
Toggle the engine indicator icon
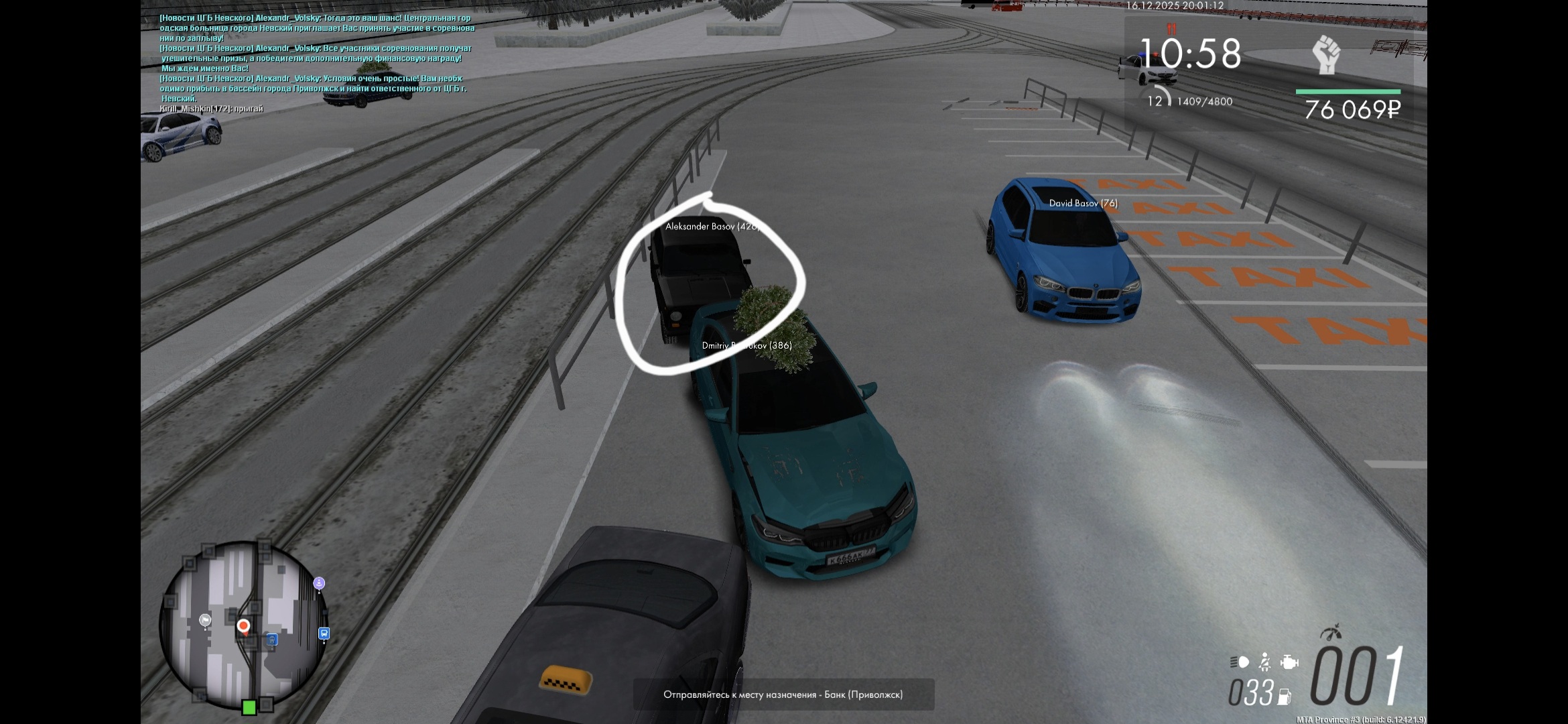(1289, 662)
